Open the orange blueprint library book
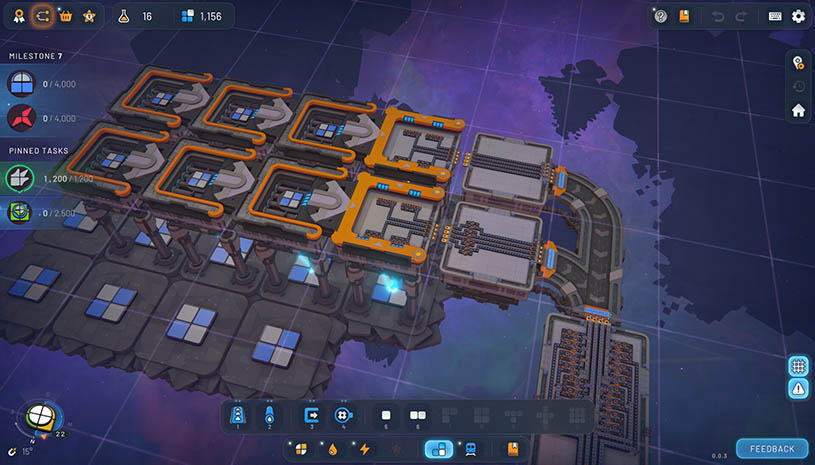The height and width of the screenshot is (465, 815). pos(684,16)
